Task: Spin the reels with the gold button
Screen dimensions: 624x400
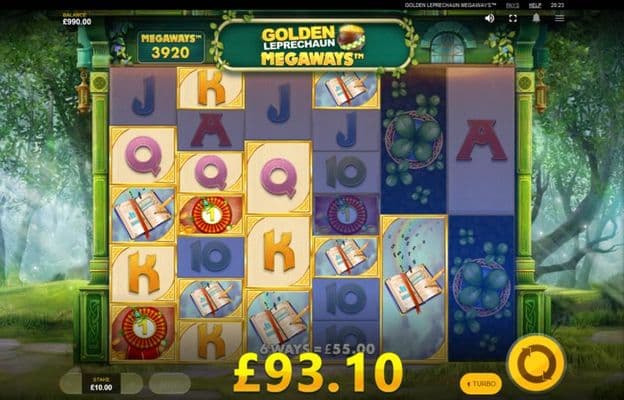Action: tap(536, 362)
